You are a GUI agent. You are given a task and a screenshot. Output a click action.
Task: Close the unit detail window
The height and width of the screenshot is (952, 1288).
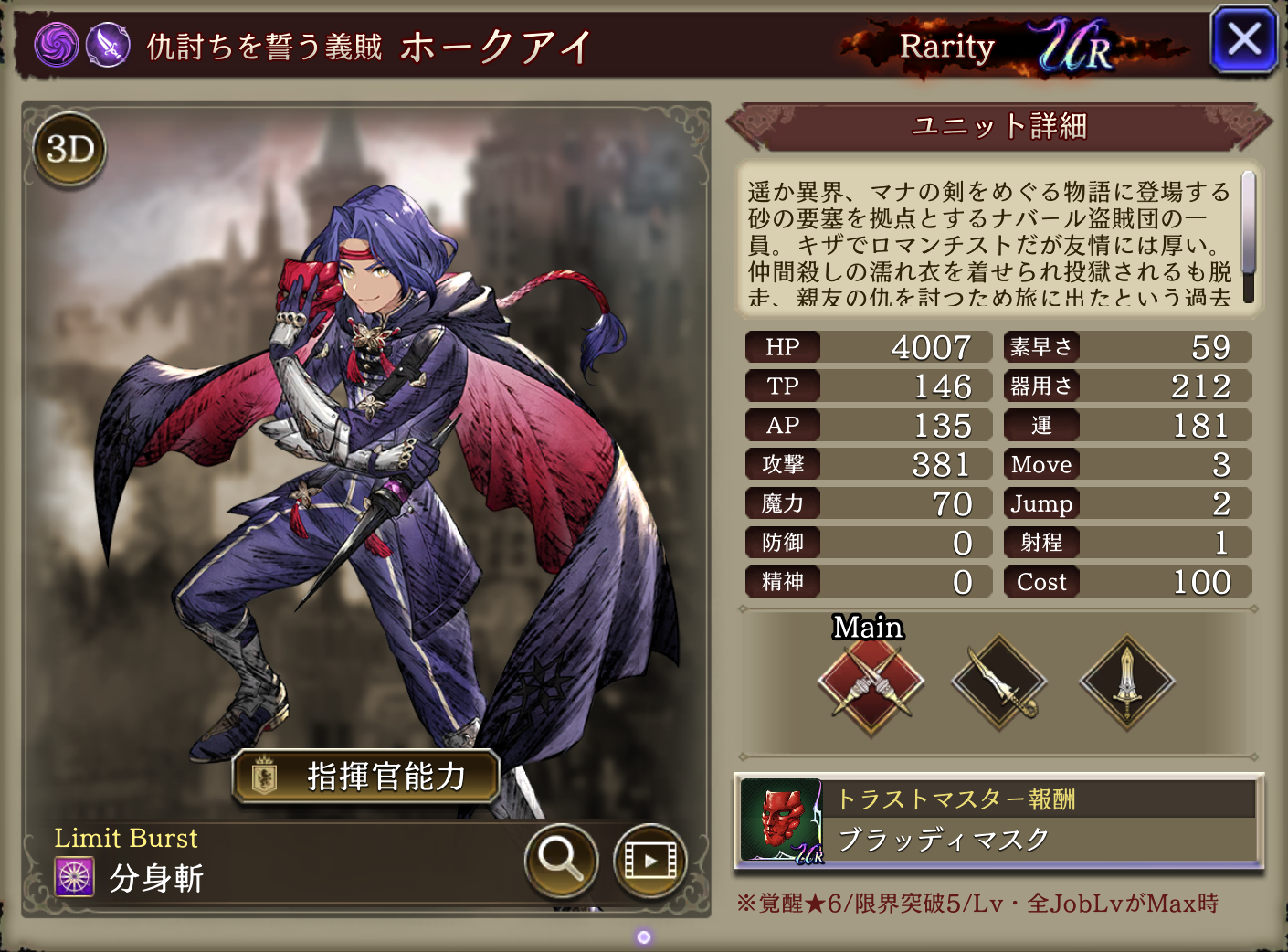[1243, 40]
